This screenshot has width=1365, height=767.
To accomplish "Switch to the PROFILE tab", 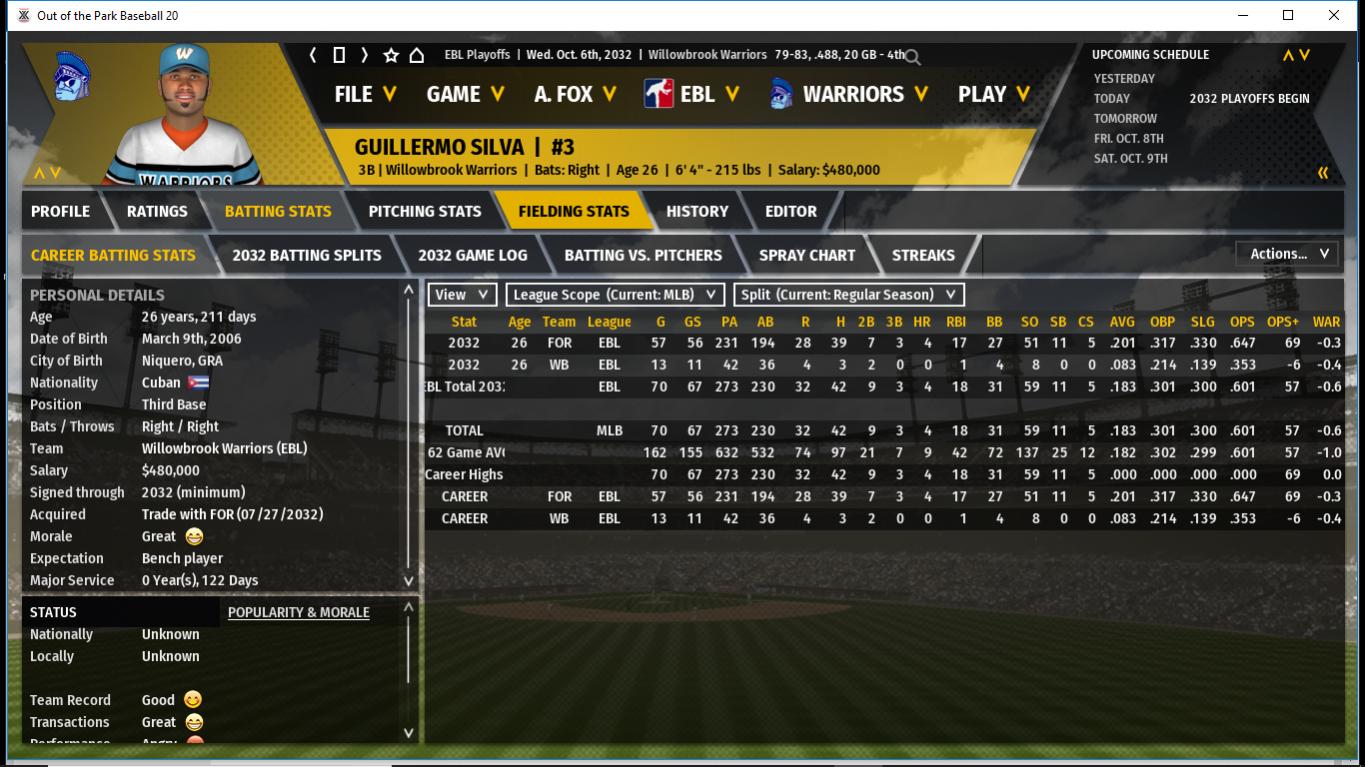I will click(60, 211).
